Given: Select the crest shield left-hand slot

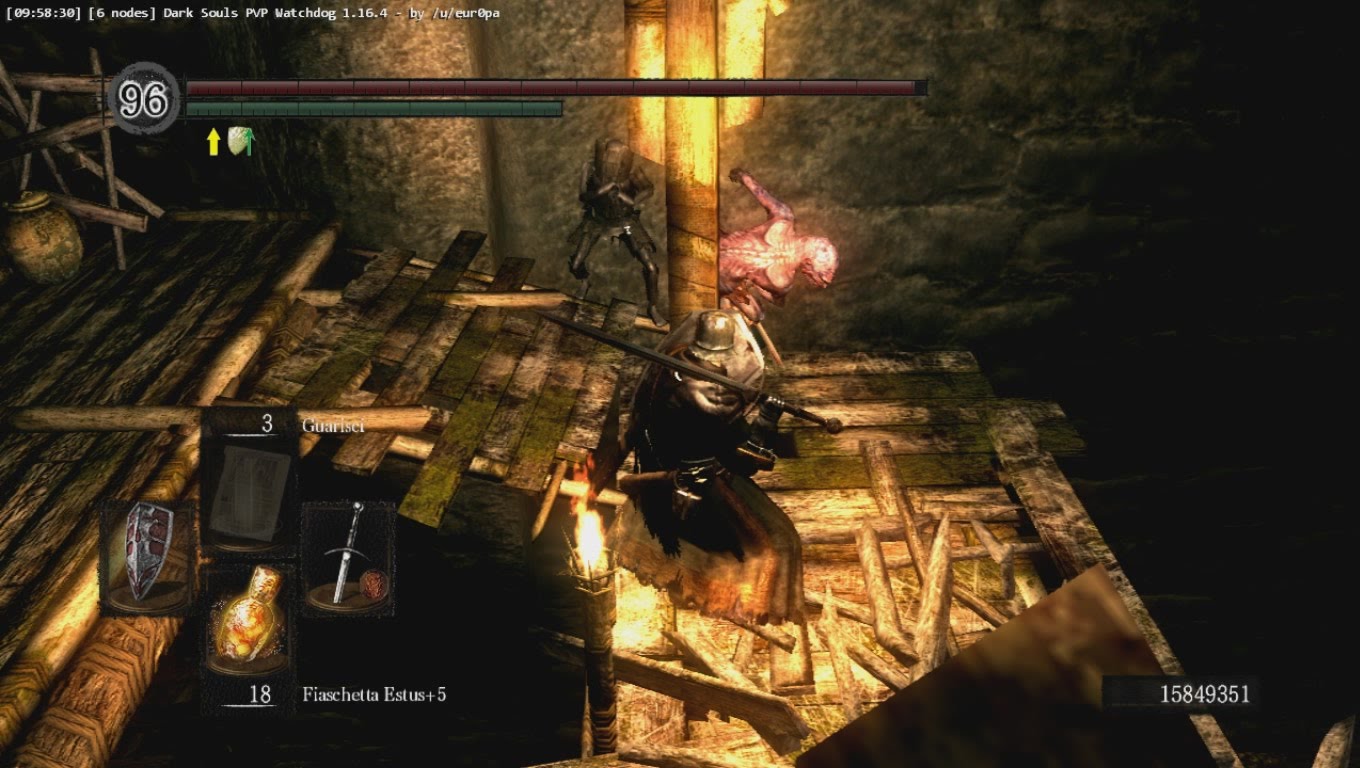Looking at the screenshot, I should [147, 555].
